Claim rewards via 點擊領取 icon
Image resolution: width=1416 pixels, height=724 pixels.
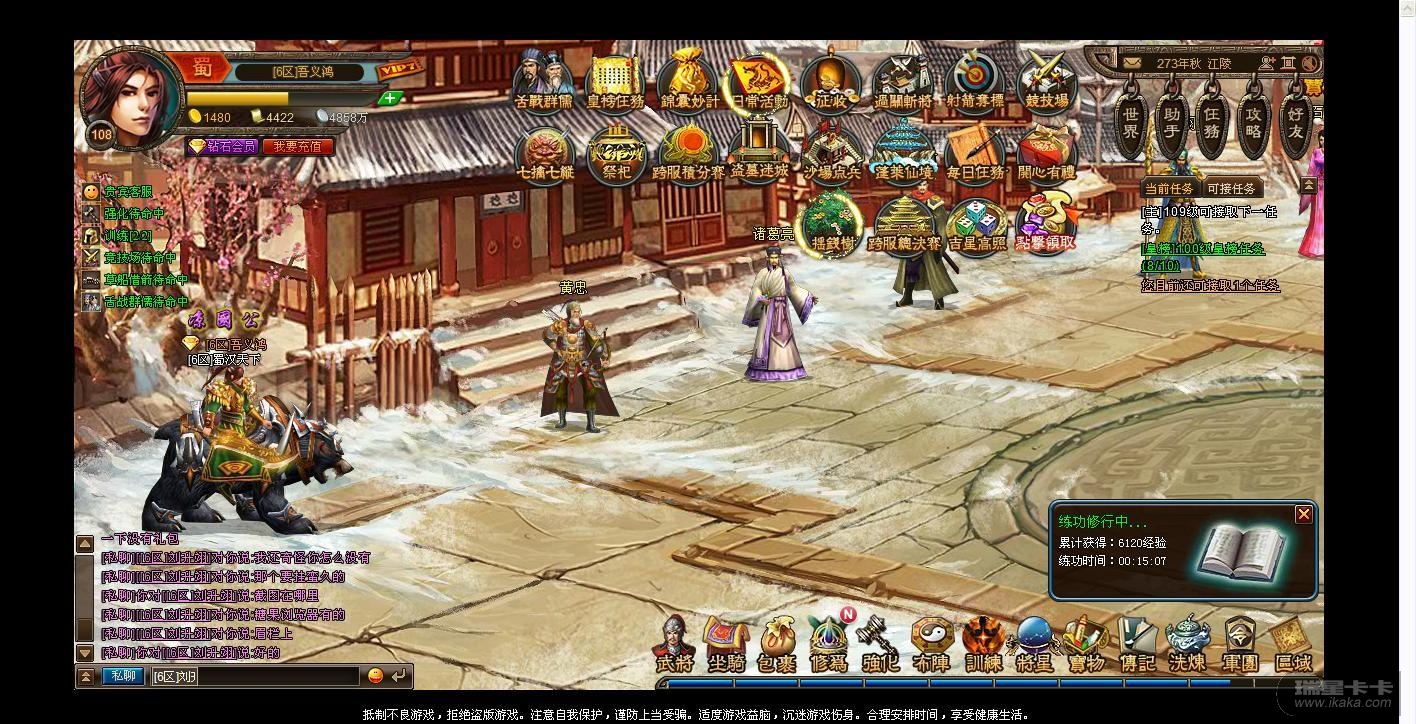tap(1045, 222)
